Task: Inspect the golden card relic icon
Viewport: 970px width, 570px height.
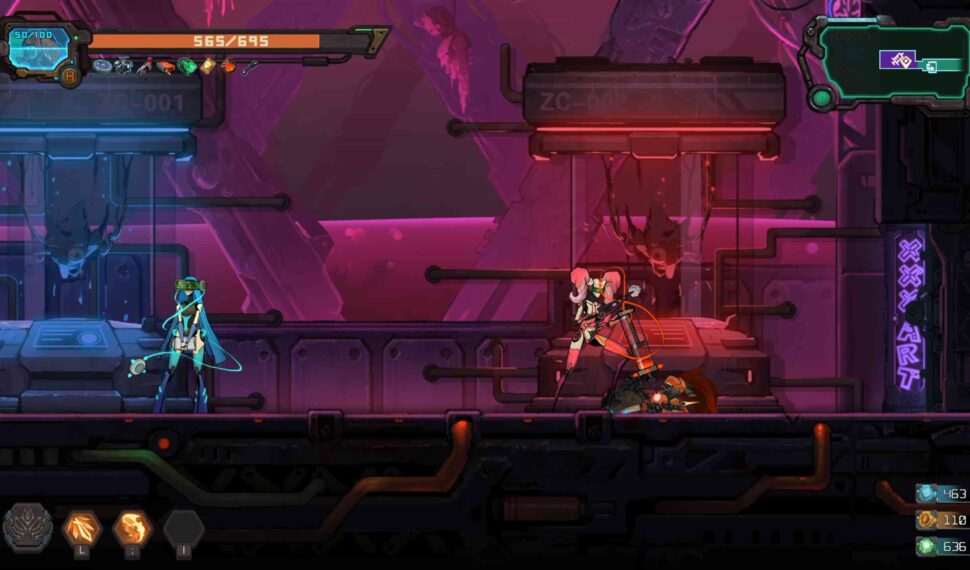Action: pyautogui.click(x=207, y=67)
